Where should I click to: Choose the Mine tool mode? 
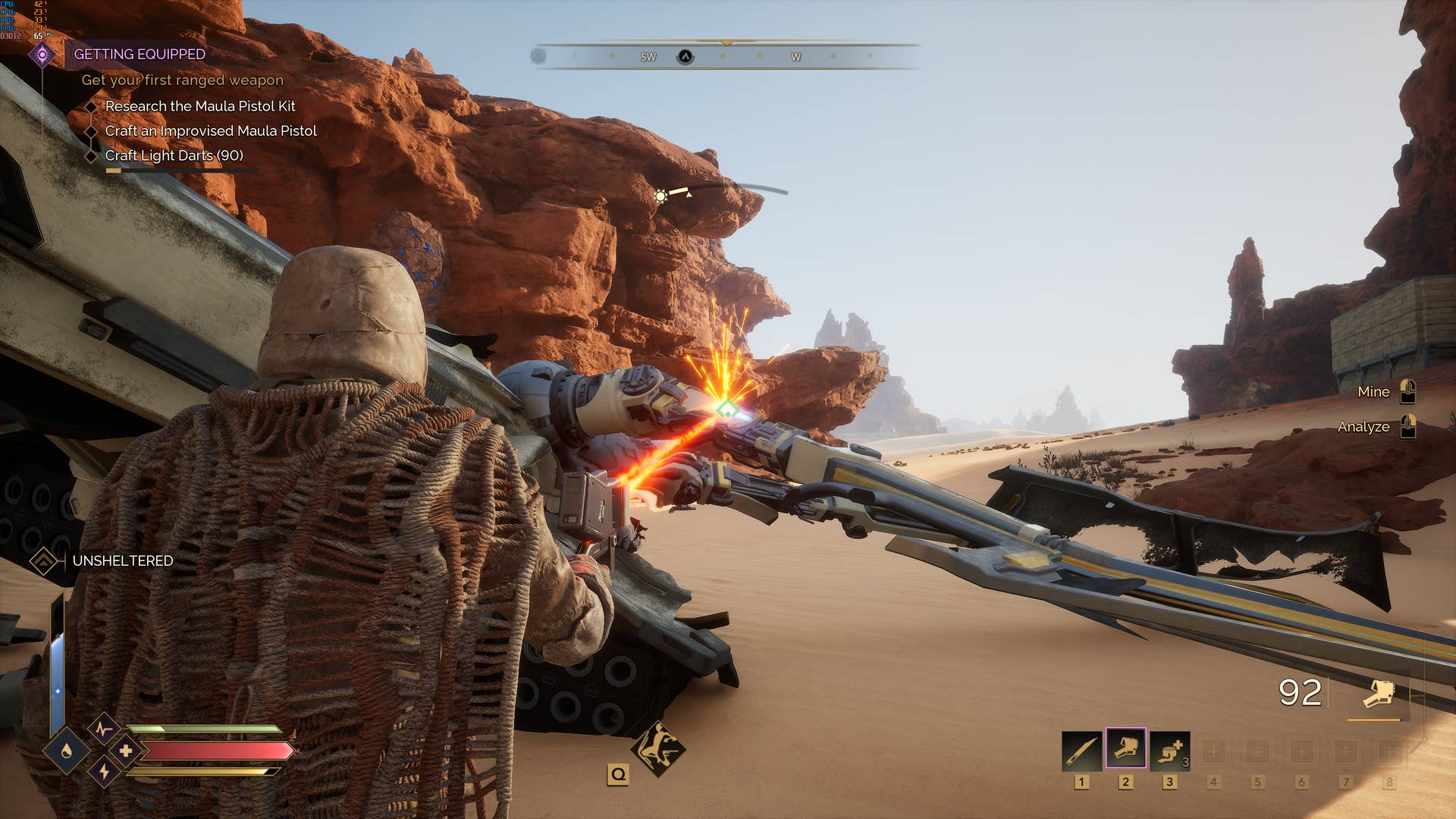tap(1373, 392)
